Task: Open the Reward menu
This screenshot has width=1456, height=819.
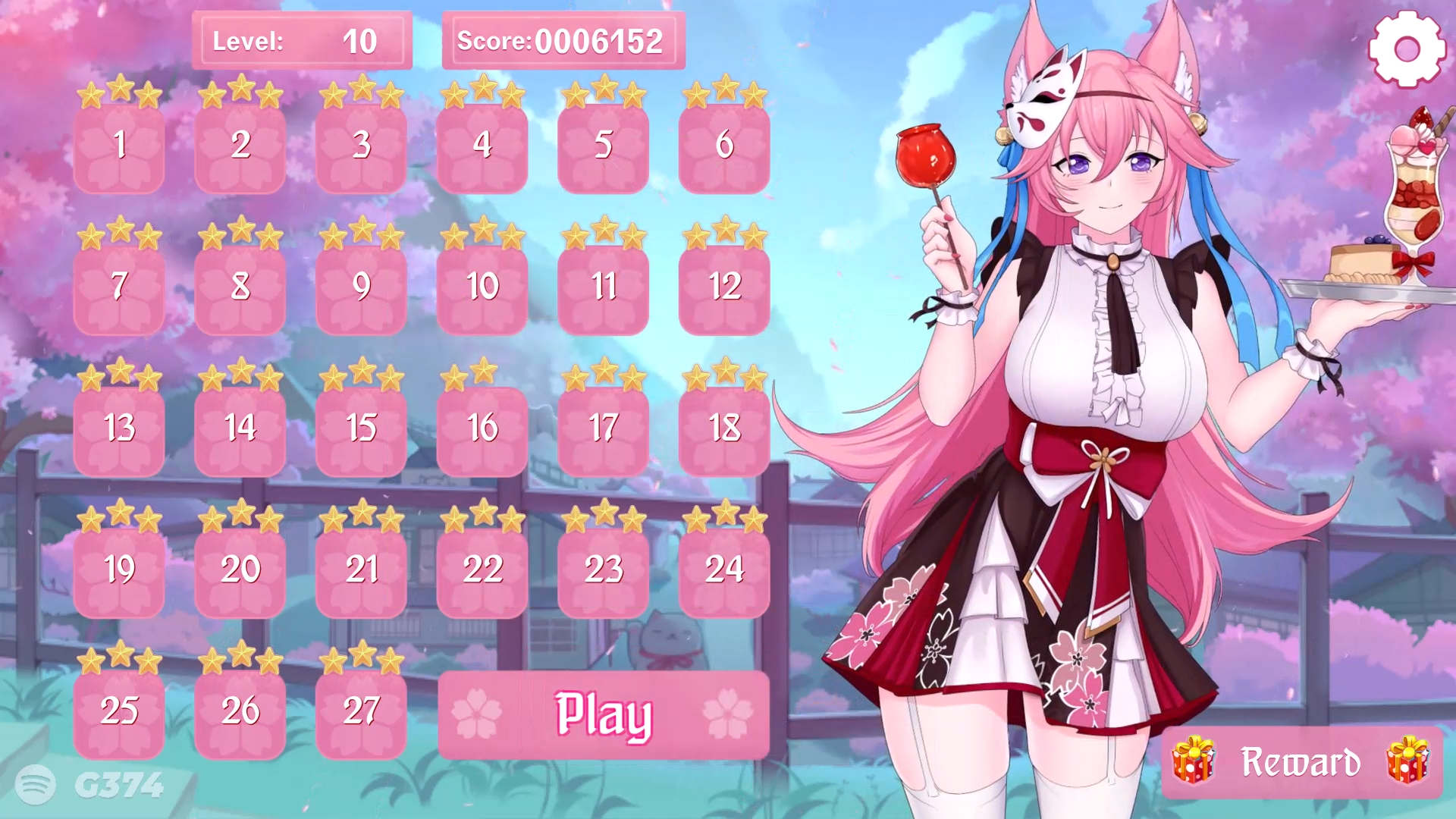Action: tap(1301, 761)
